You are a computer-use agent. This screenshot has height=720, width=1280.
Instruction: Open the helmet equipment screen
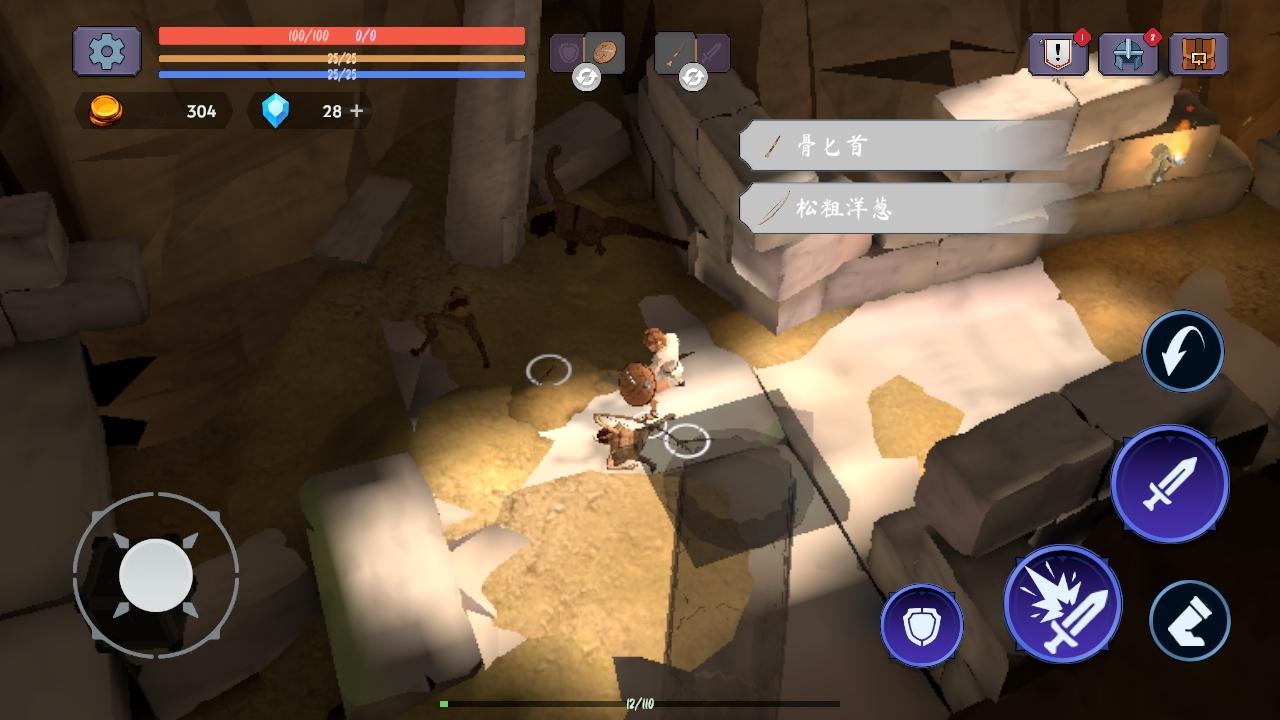click(x=1128, y=54)
